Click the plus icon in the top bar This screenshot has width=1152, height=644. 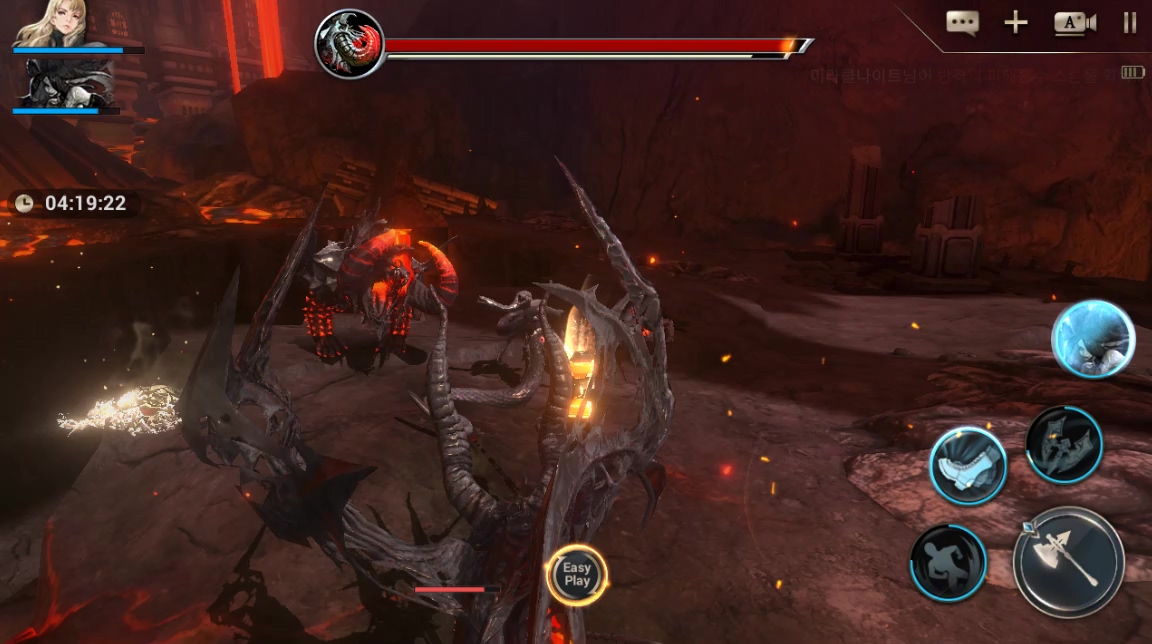tap(1016, 23)
